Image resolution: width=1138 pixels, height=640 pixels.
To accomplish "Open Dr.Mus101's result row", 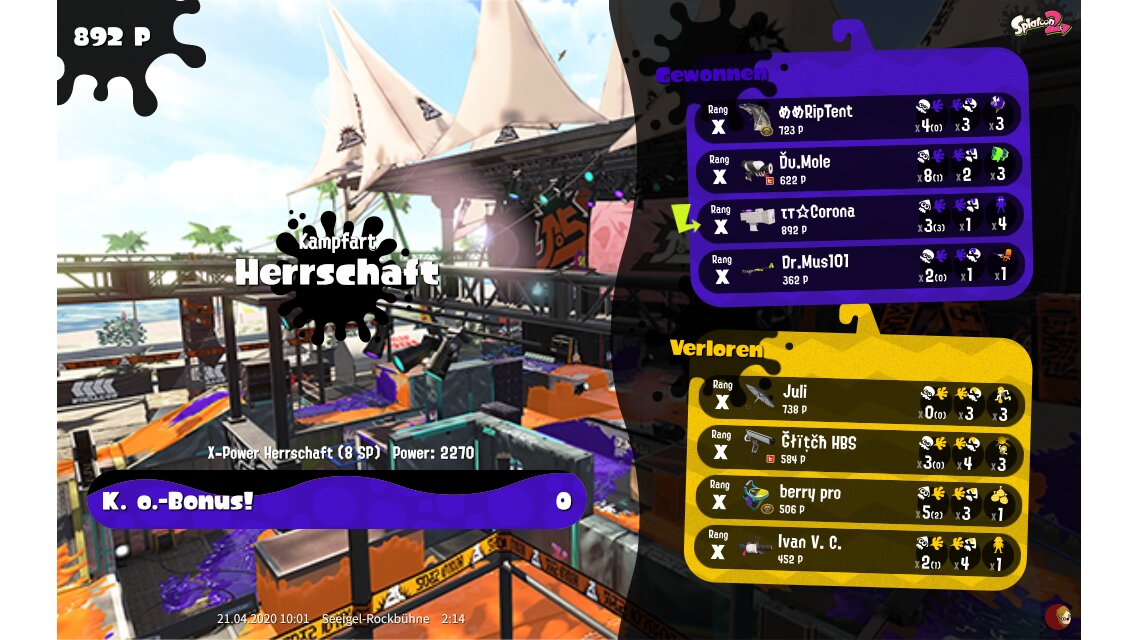I will 858,269.
